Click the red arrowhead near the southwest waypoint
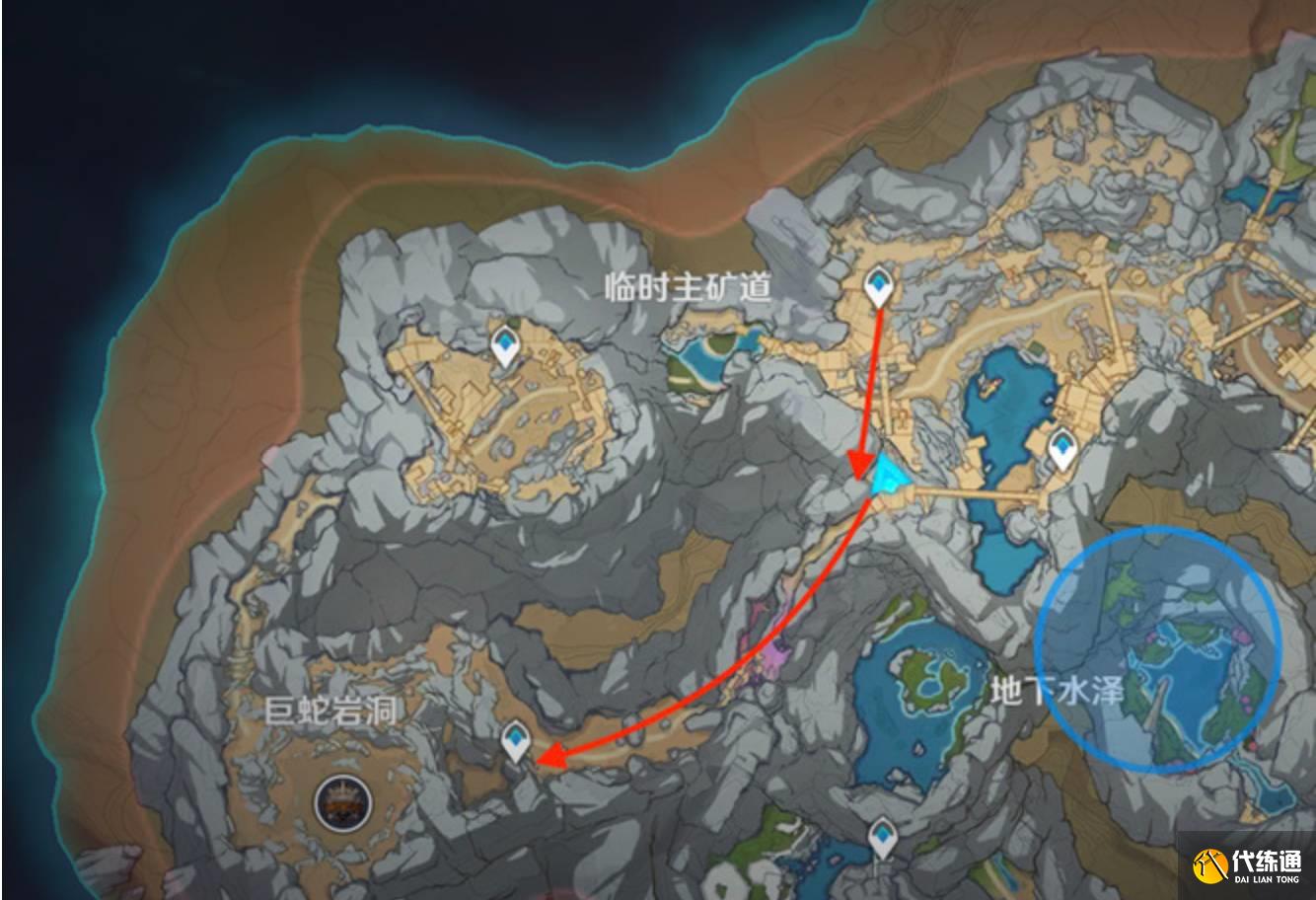1316x900 pixels. 552,753
